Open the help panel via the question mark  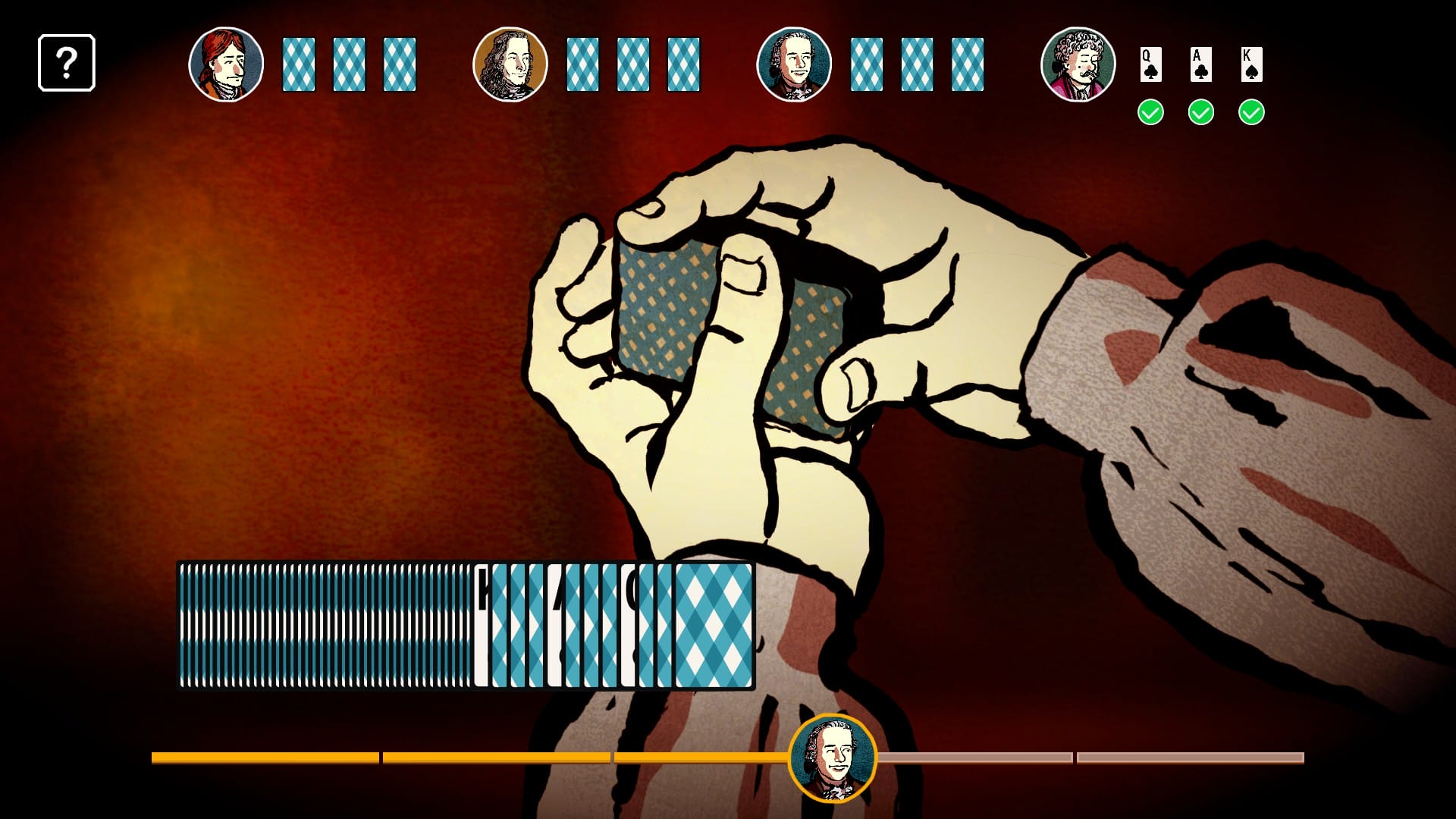[x=67, y=63]
